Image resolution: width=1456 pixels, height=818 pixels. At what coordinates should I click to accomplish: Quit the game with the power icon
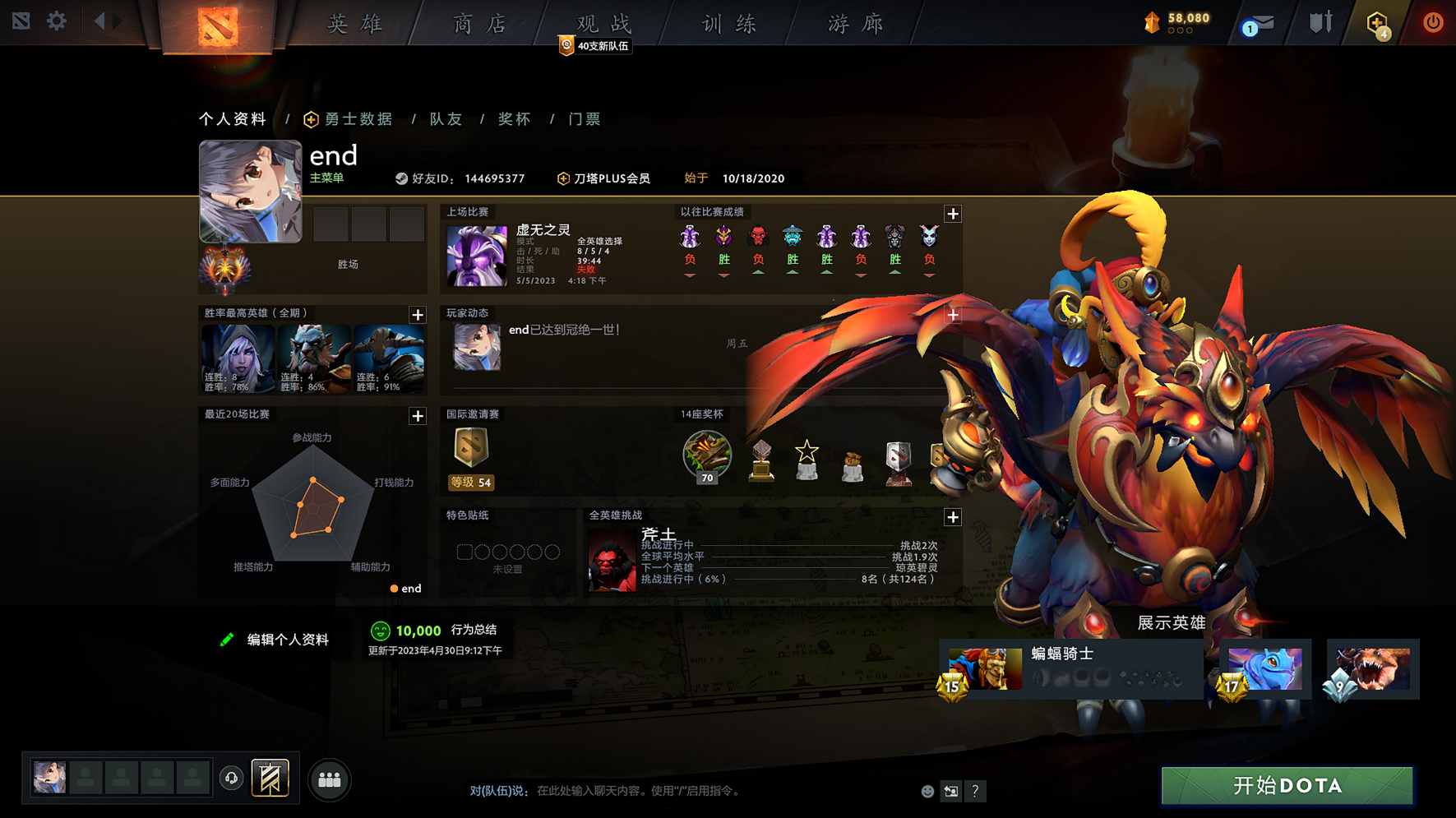pyautogui.click(x=1433, y=22)
